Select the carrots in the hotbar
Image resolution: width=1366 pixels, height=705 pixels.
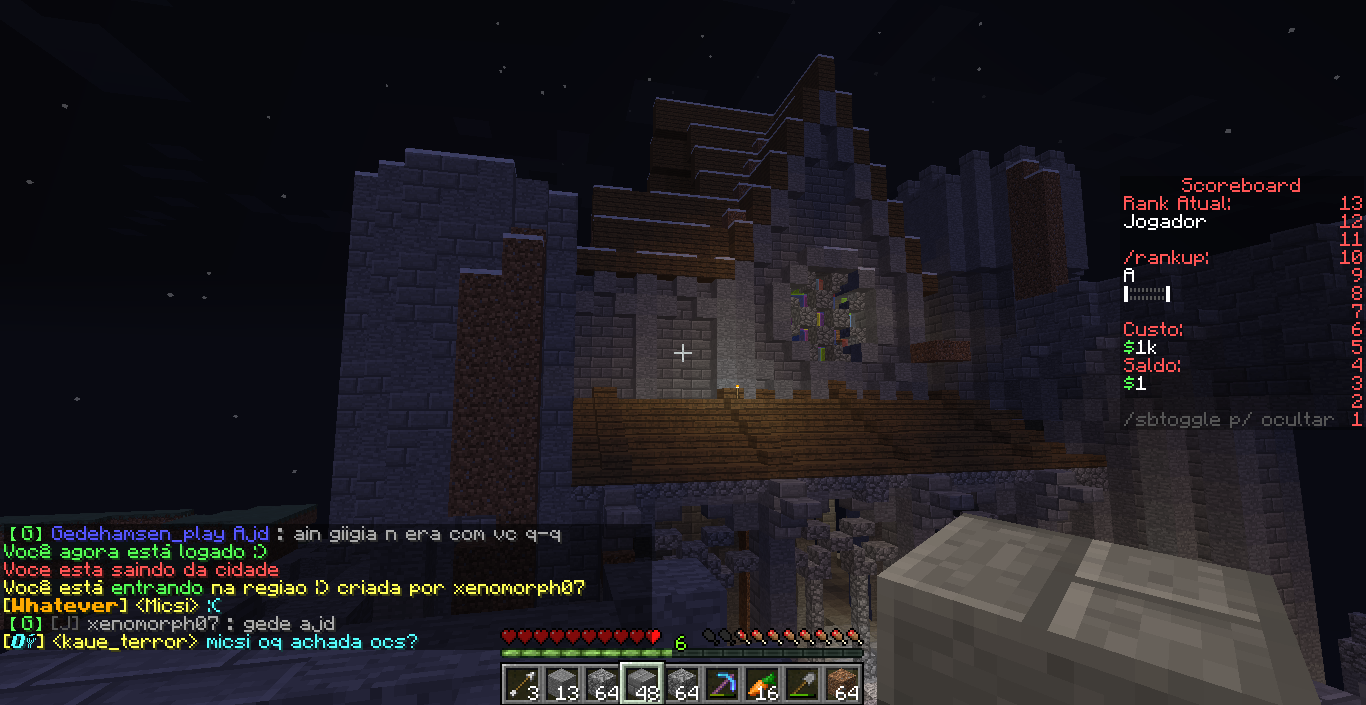(x=761, y=683)
